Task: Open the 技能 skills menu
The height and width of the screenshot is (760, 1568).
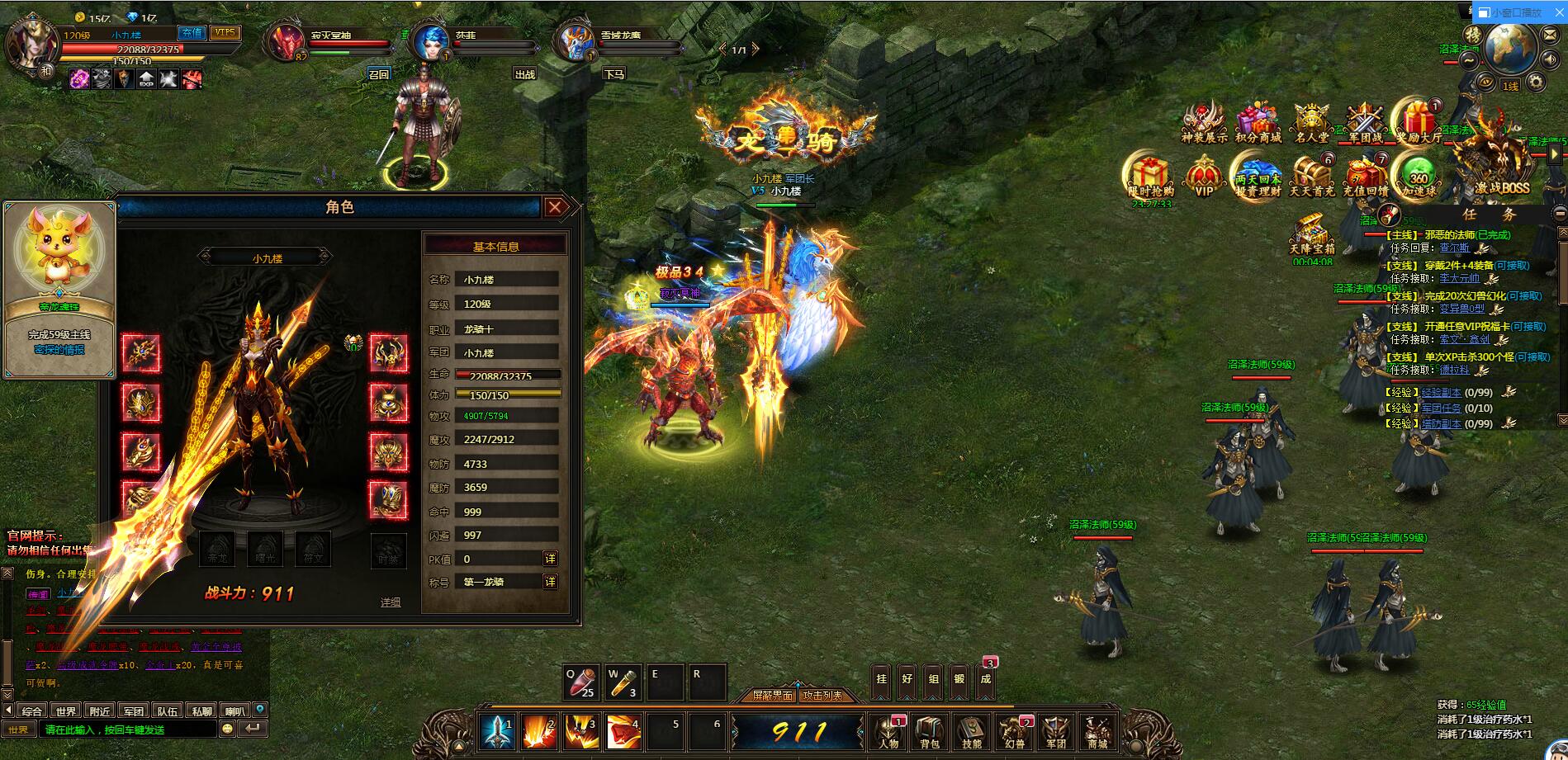Action: pos(971,731)
